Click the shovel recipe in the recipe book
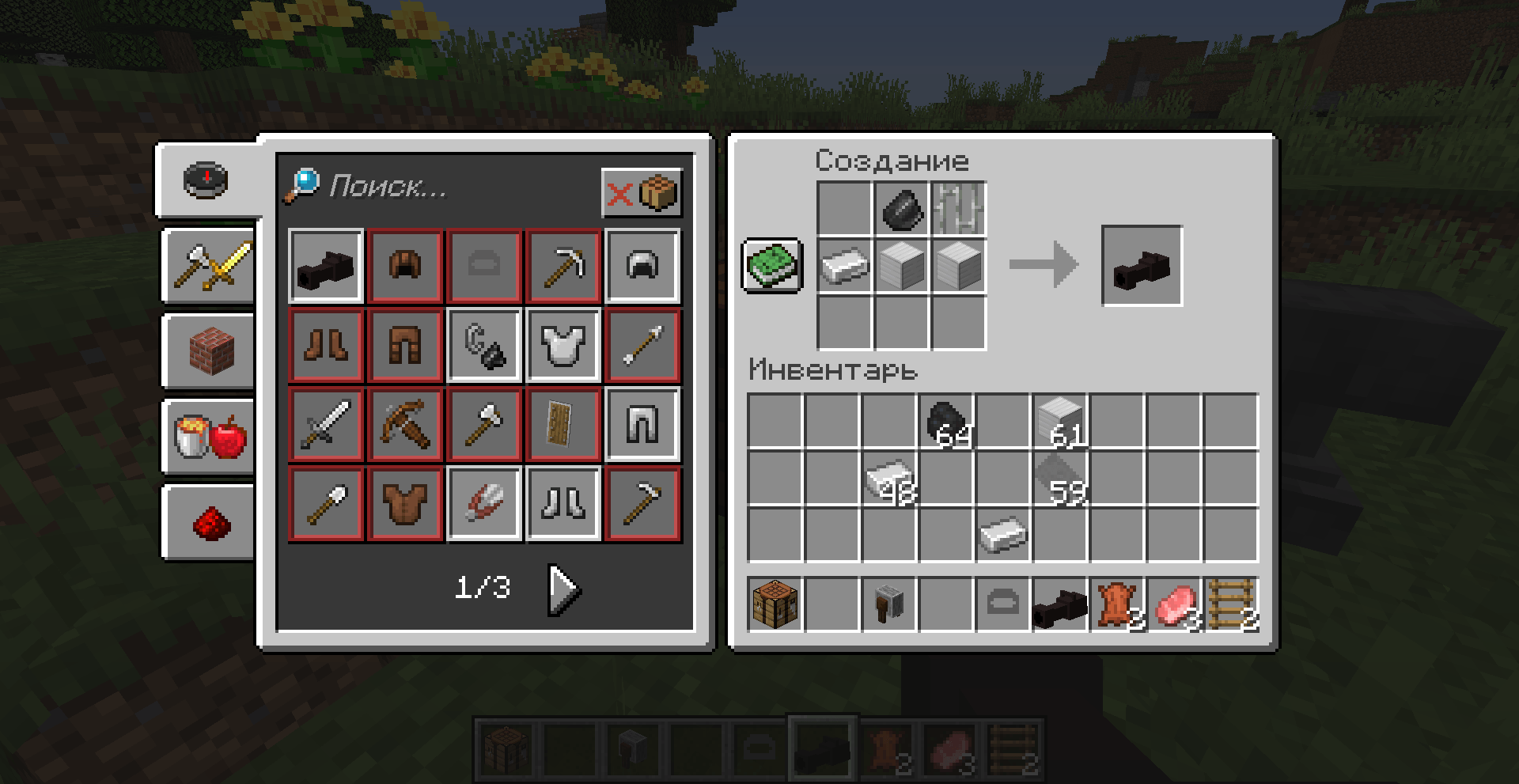1519x784 pixels. click(x=325, y=502)
